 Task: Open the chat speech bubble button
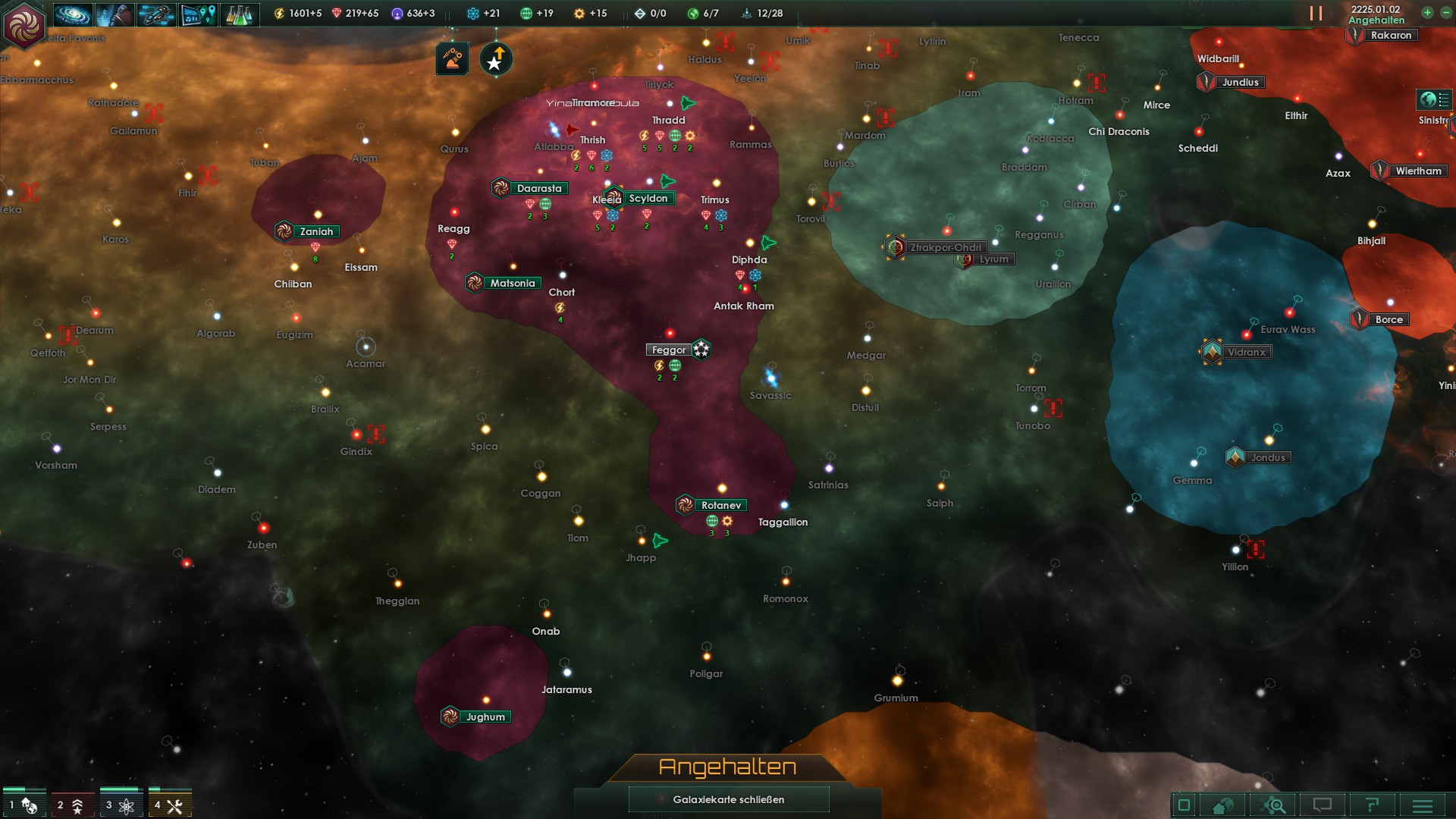click(1322, 805)
